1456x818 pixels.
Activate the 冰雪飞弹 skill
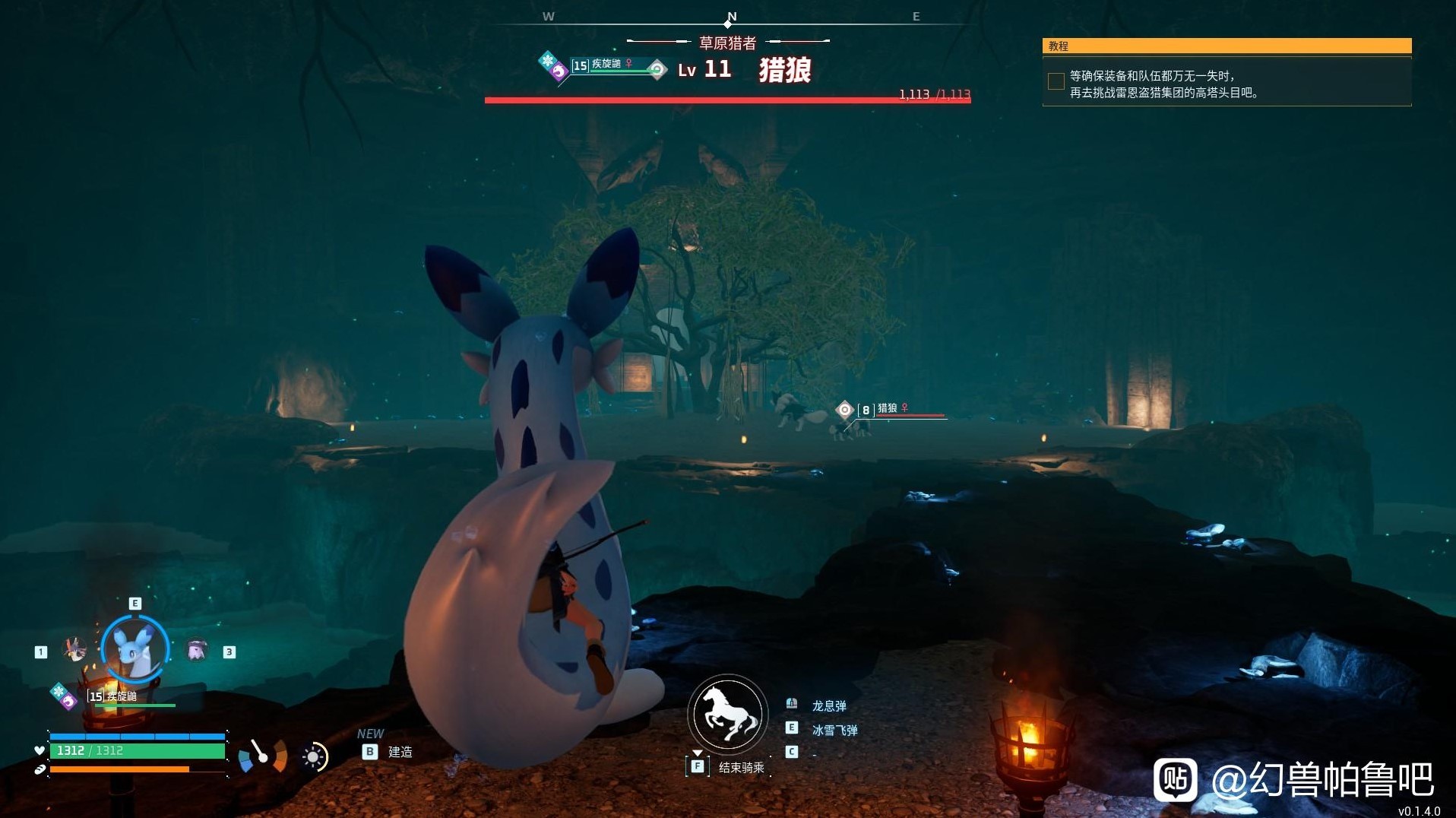(x=834, y=730)
